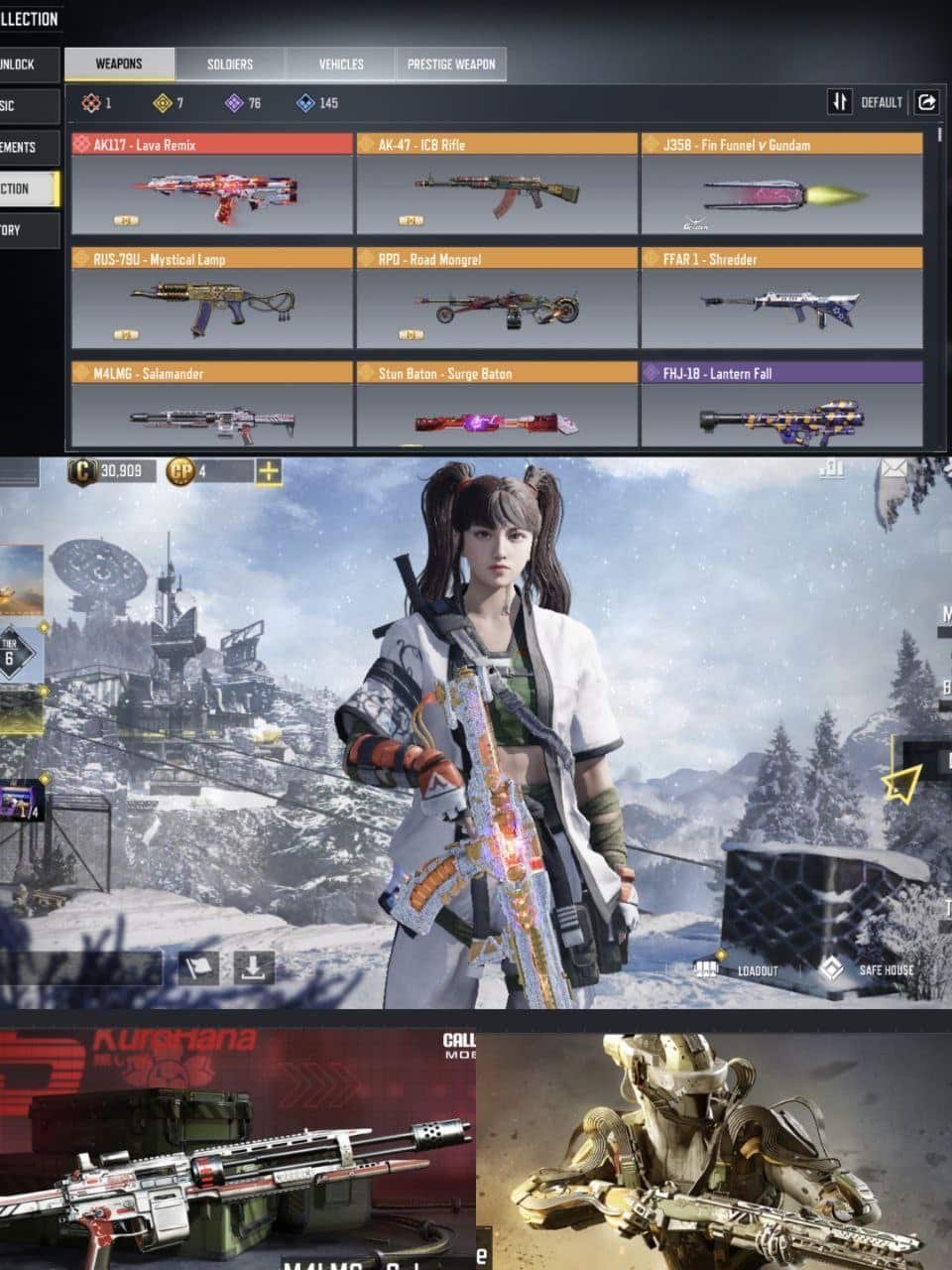
Task: Switch to the Soldiers tab
Action: pyautogui.click(x=230, y=64)
